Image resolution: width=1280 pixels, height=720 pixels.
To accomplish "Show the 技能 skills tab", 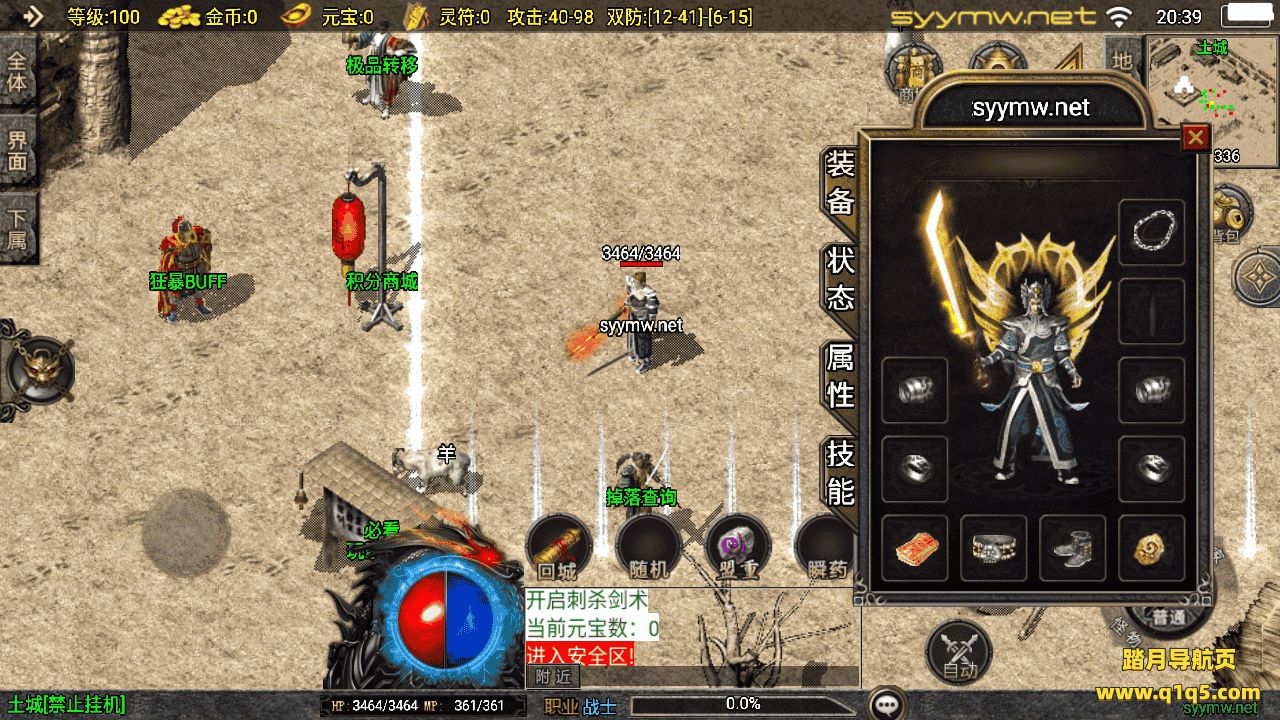I will [840, 472].
